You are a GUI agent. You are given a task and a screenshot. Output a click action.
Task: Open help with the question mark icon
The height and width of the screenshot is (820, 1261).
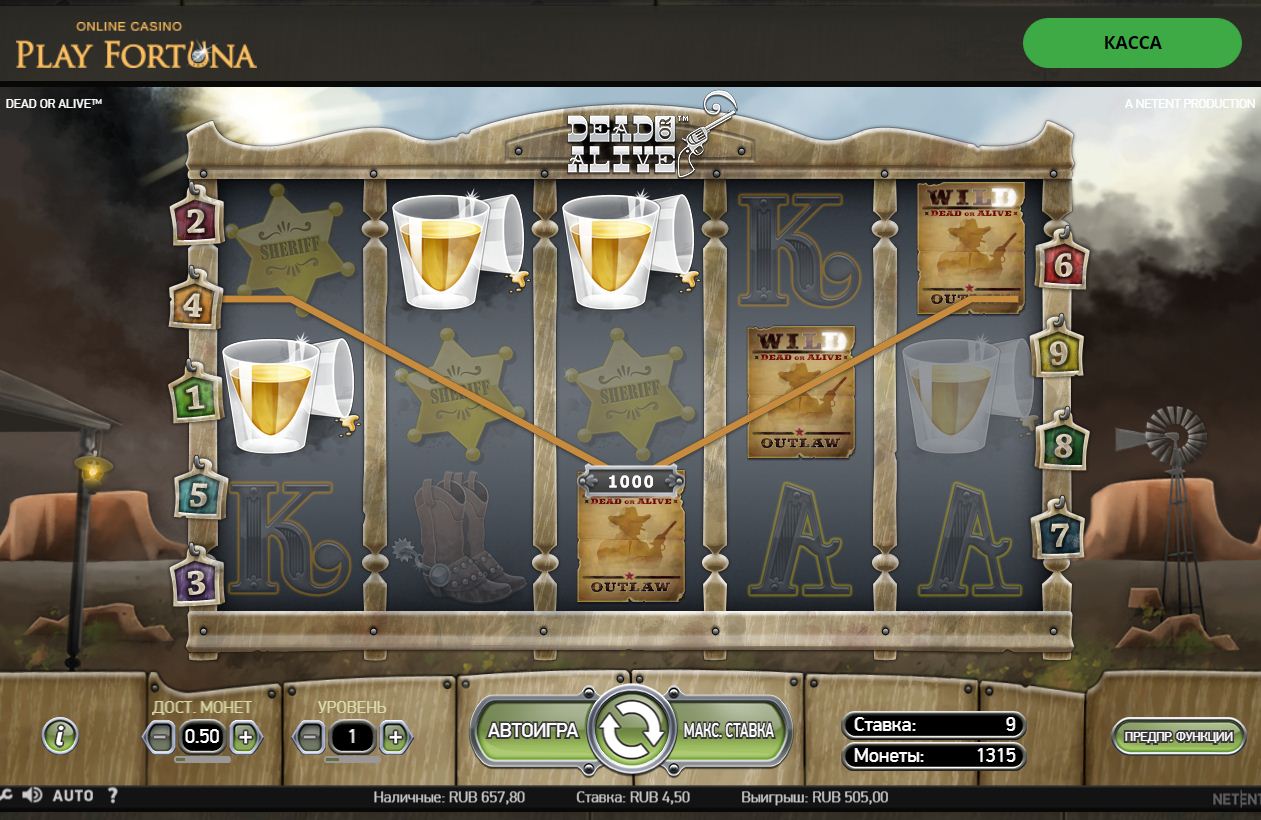click(x=112, y=796)
